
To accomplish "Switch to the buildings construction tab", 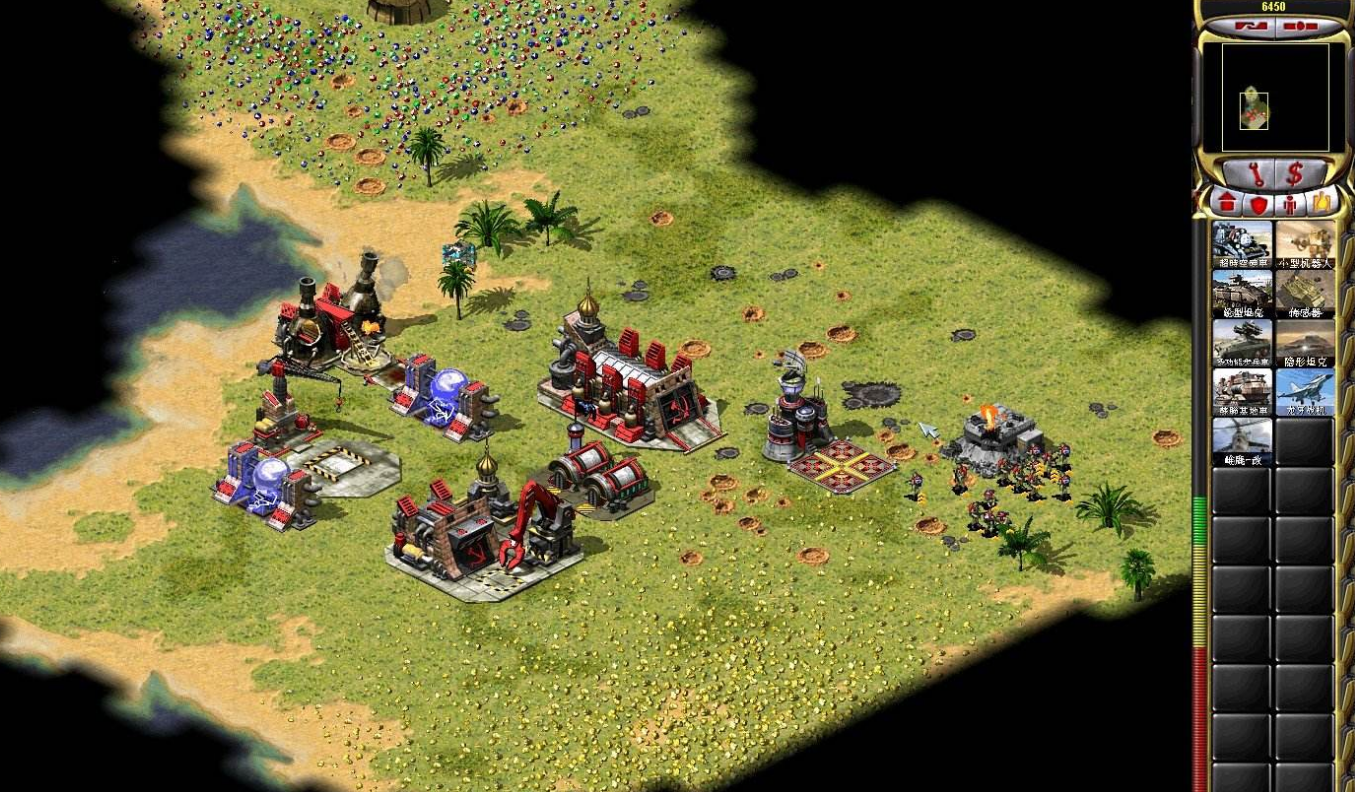I will tap(1227, 204).
